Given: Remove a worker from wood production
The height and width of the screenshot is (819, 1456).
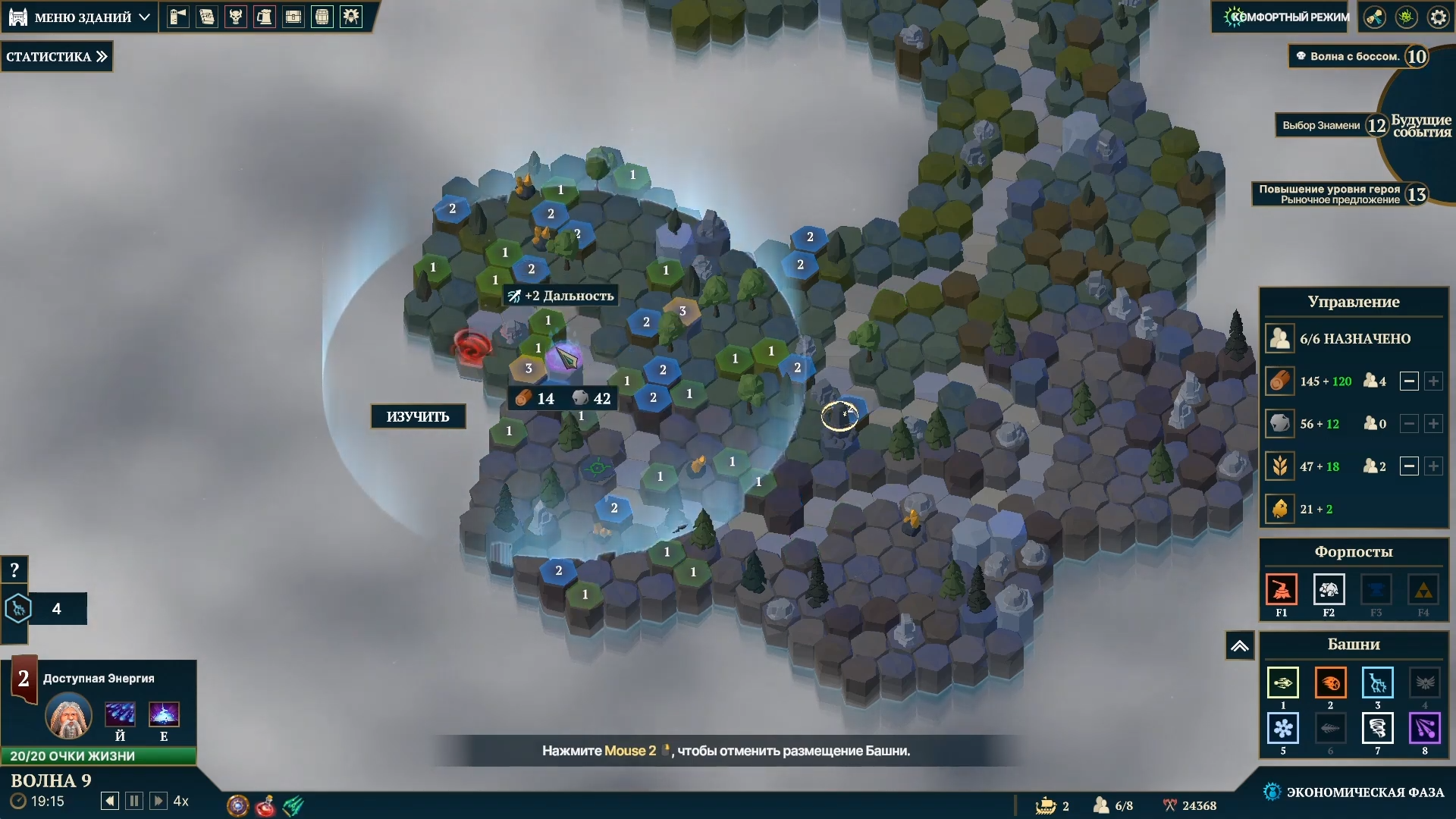Looking at the screenshot, I should coord(1409,381).
